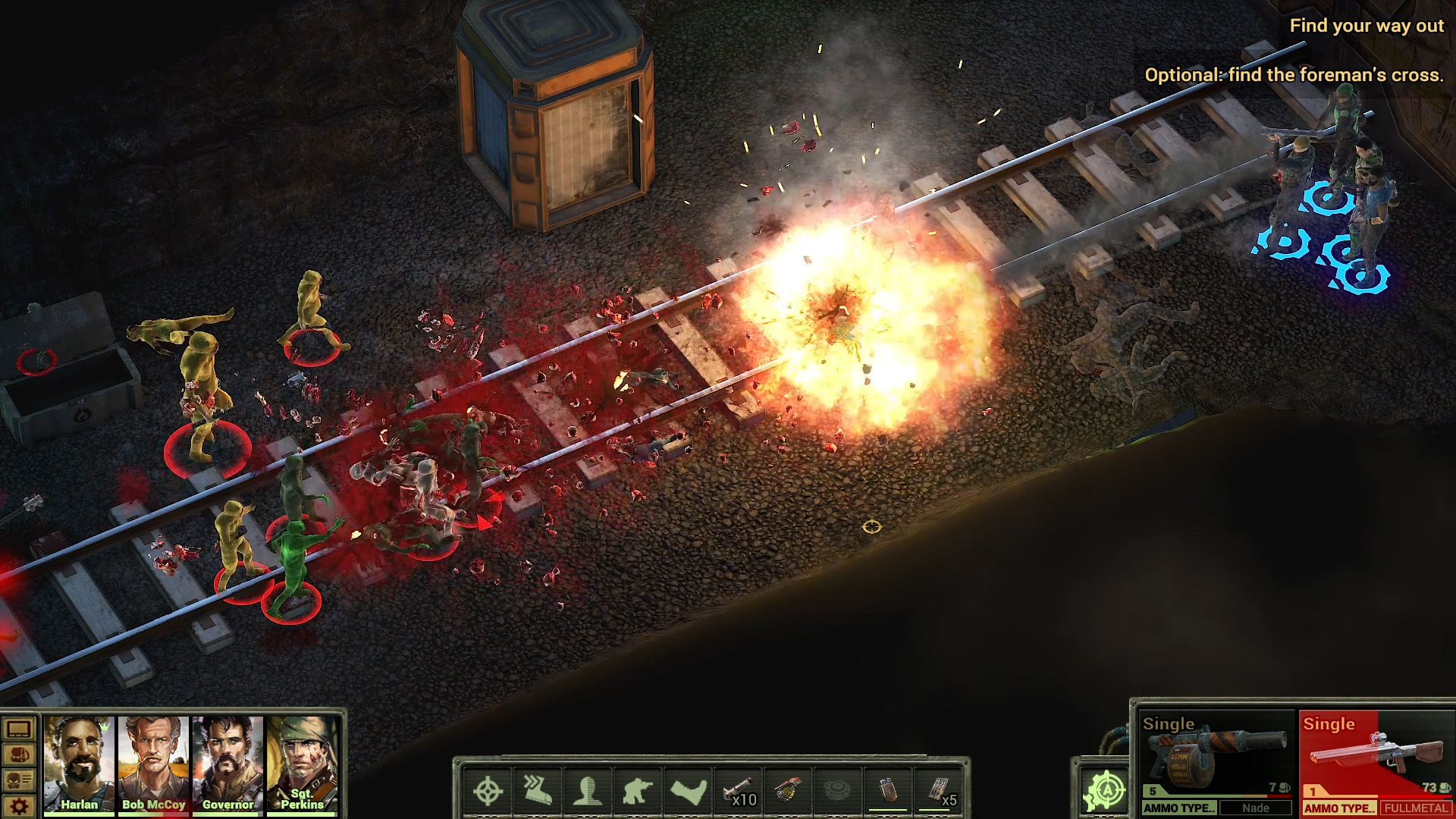Click the monitor screen menu button

pos(19,730)
